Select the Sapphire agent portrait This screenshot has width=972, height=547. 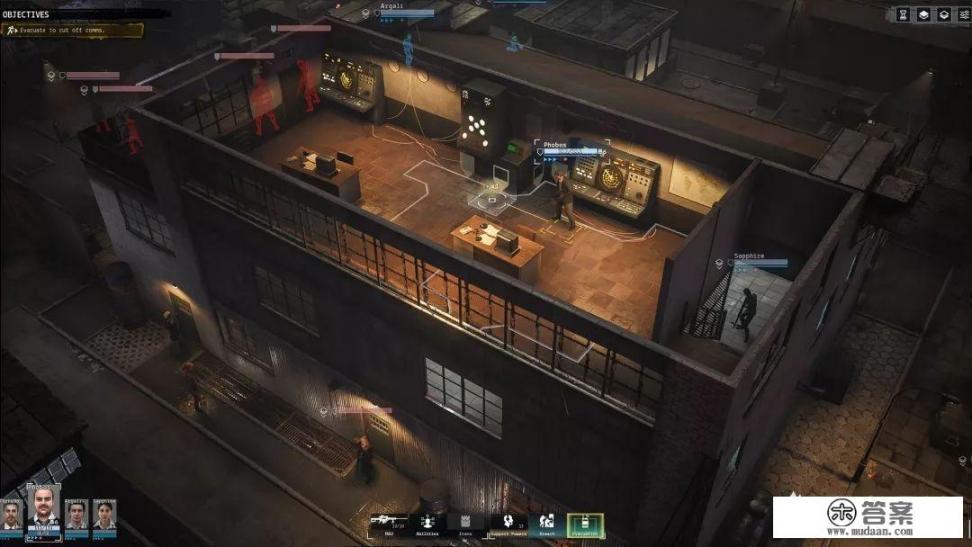coord(104,515)
